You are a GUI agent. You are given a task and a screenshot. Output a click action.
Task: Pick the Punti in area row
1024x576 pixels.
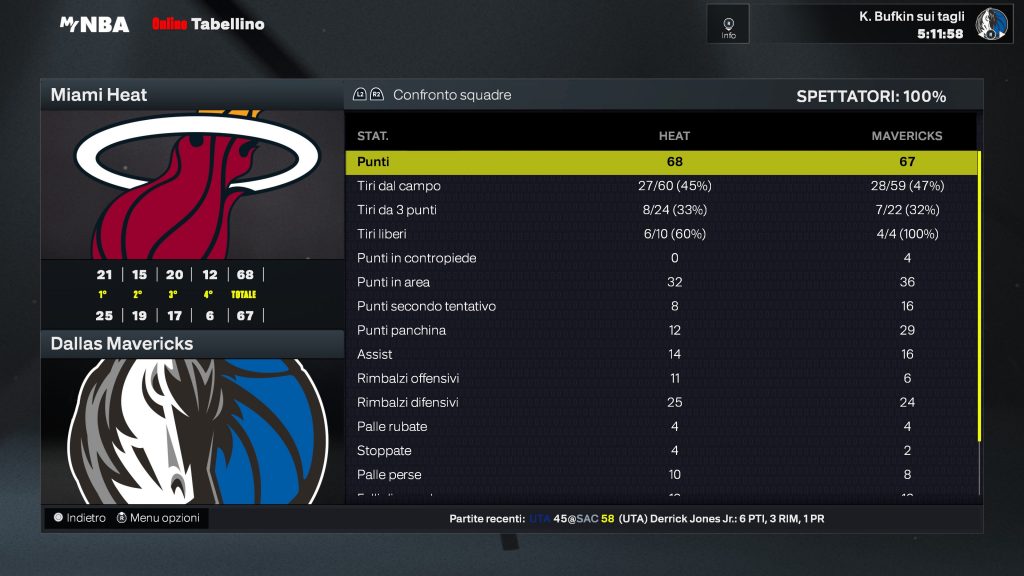click(x=660, y=282)
